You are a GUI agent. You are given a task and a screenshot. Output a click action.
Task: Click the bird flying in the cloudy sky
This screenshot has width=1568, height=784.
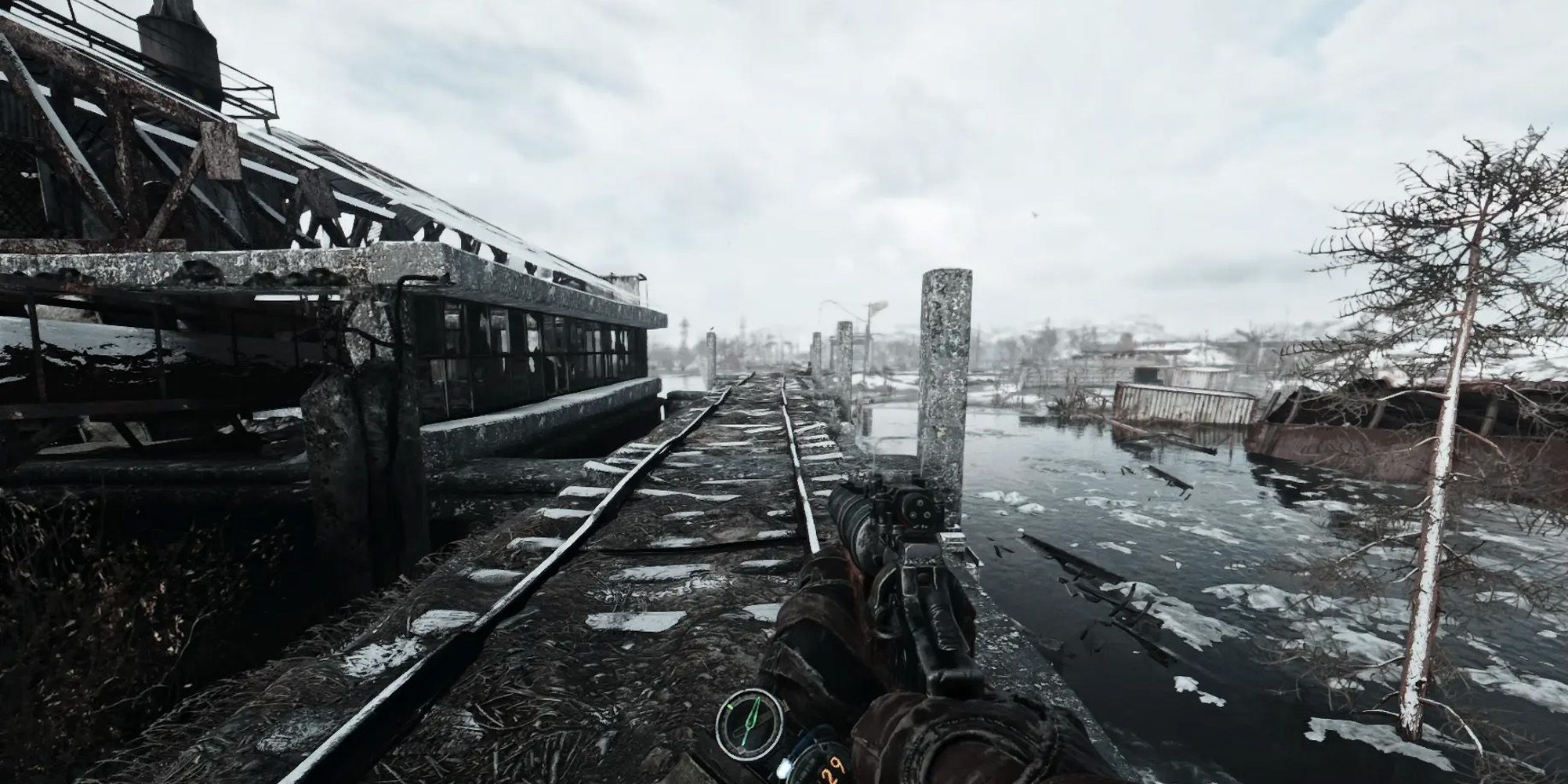click(x=1035, y=215)
